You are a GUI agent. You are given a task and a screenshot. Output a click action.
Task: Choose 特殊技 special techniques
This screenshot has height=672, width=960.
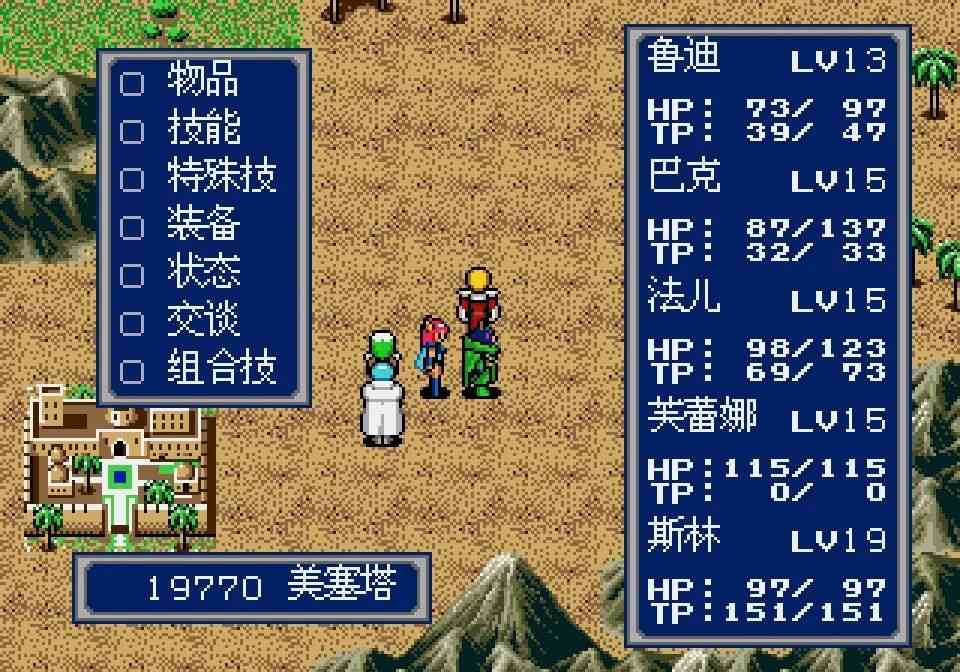(x=220, y=178)
